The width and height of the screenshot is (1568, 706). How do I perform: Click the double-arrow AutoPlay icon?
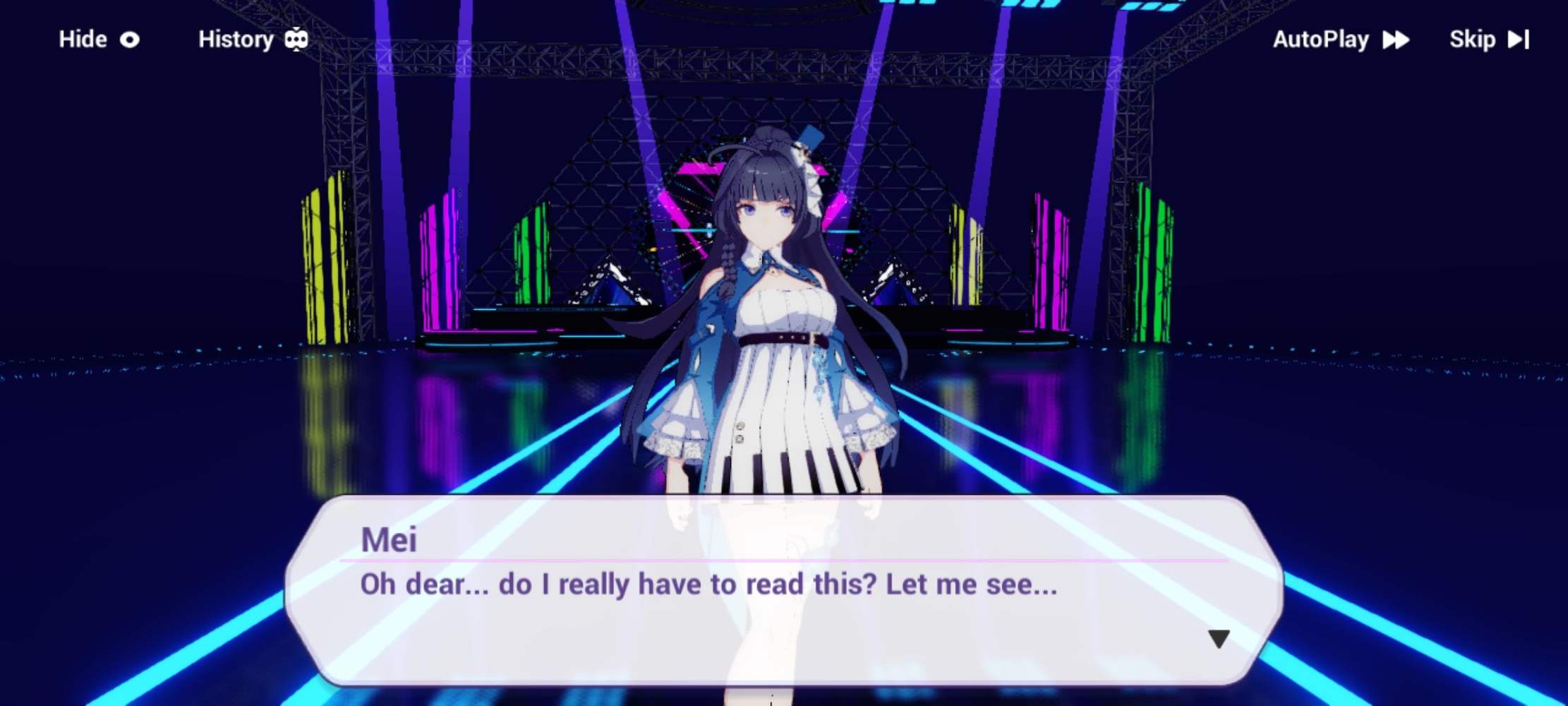click(1395, 41)
